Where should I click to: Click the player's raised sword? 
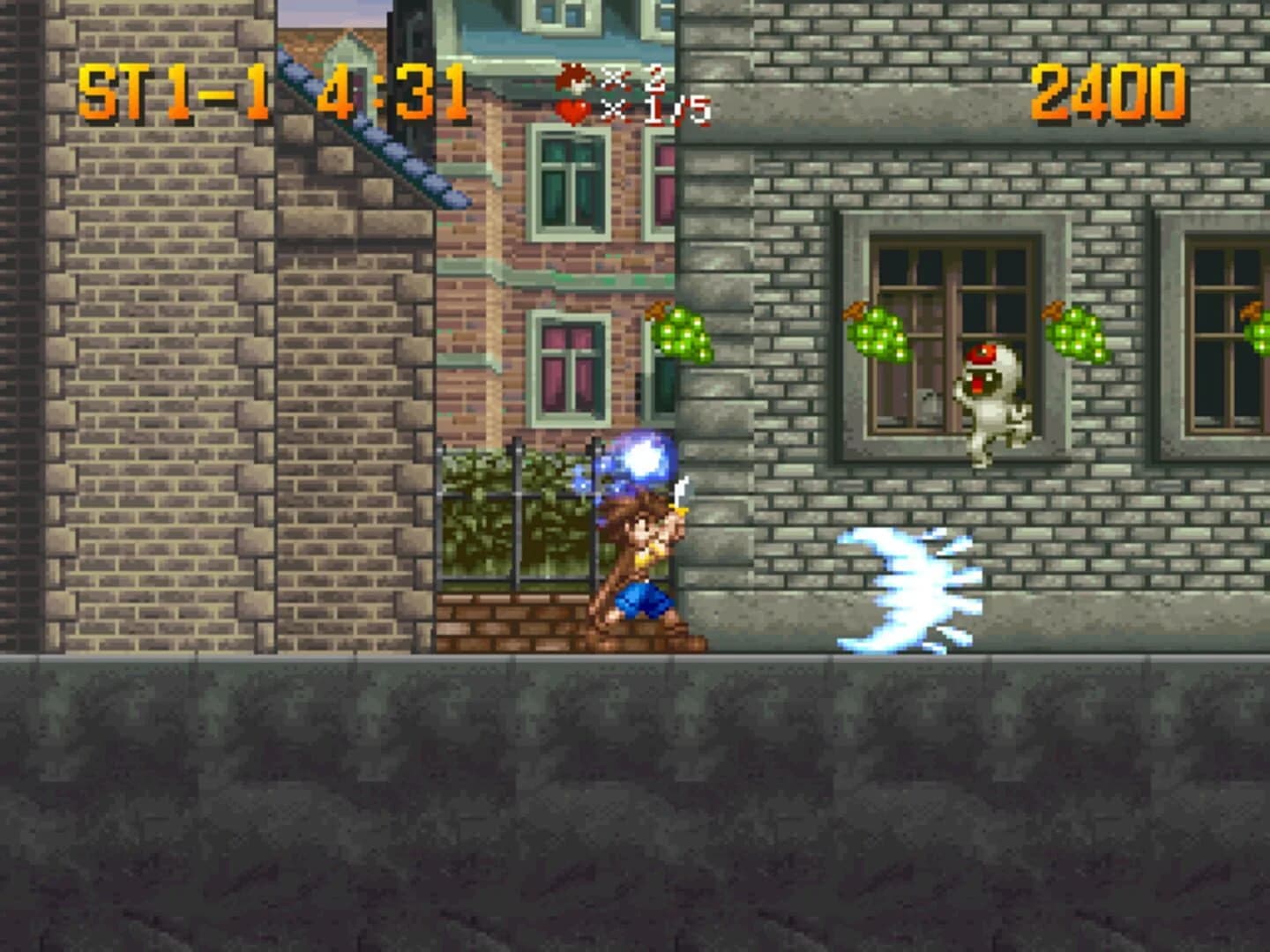point(679,494)
